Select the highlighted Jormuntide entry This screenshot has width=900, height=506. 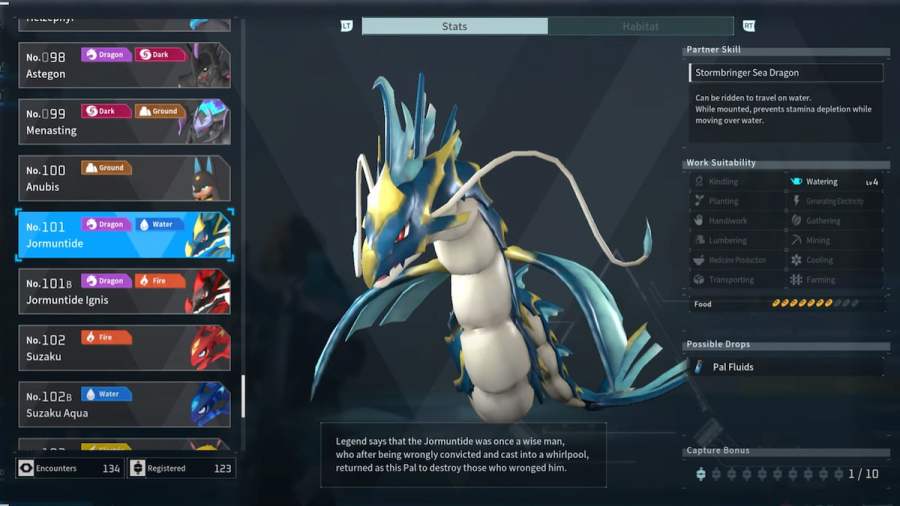124,234
